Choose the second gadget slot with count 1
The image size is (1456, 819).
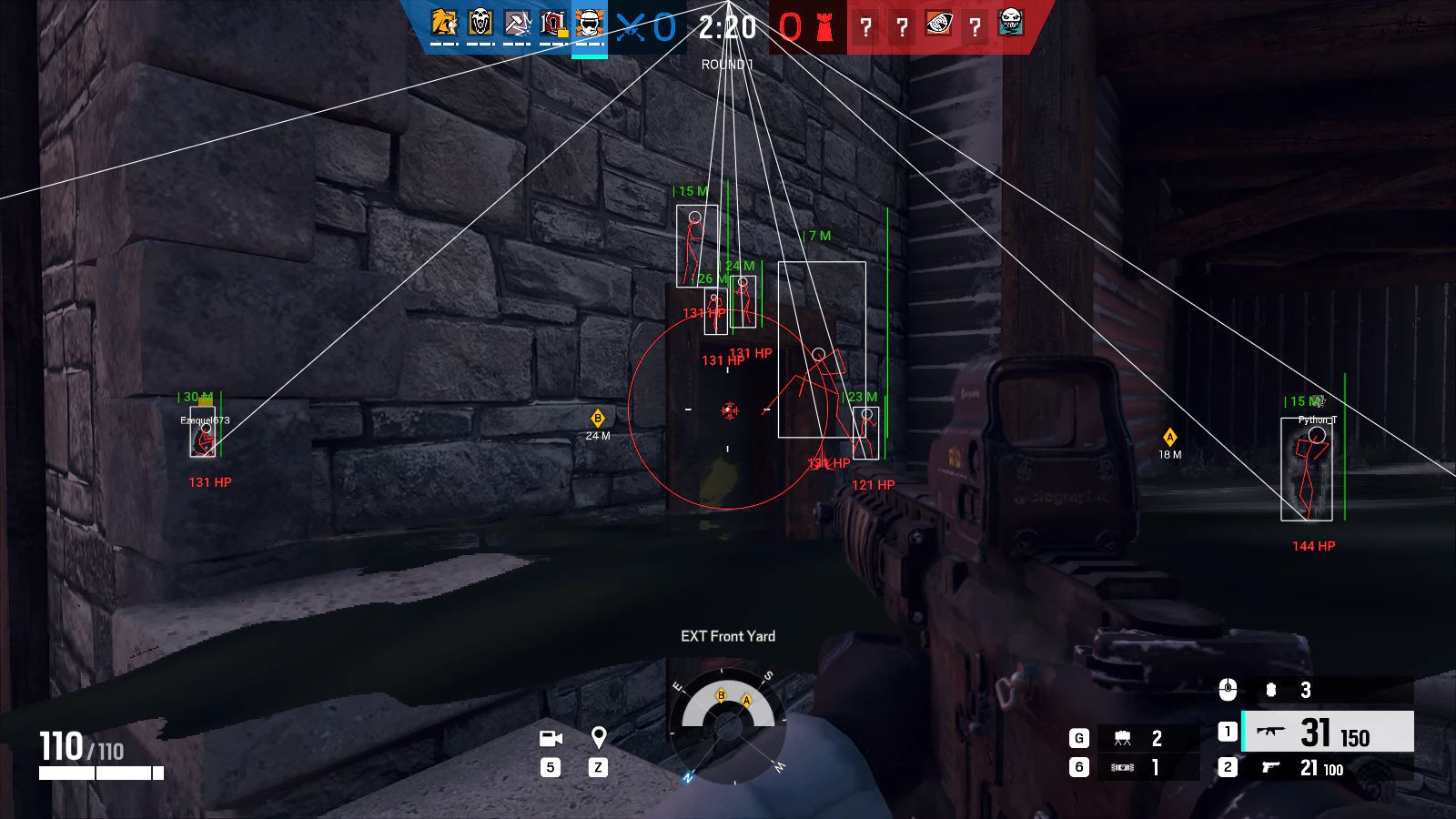click(1147, 768)
